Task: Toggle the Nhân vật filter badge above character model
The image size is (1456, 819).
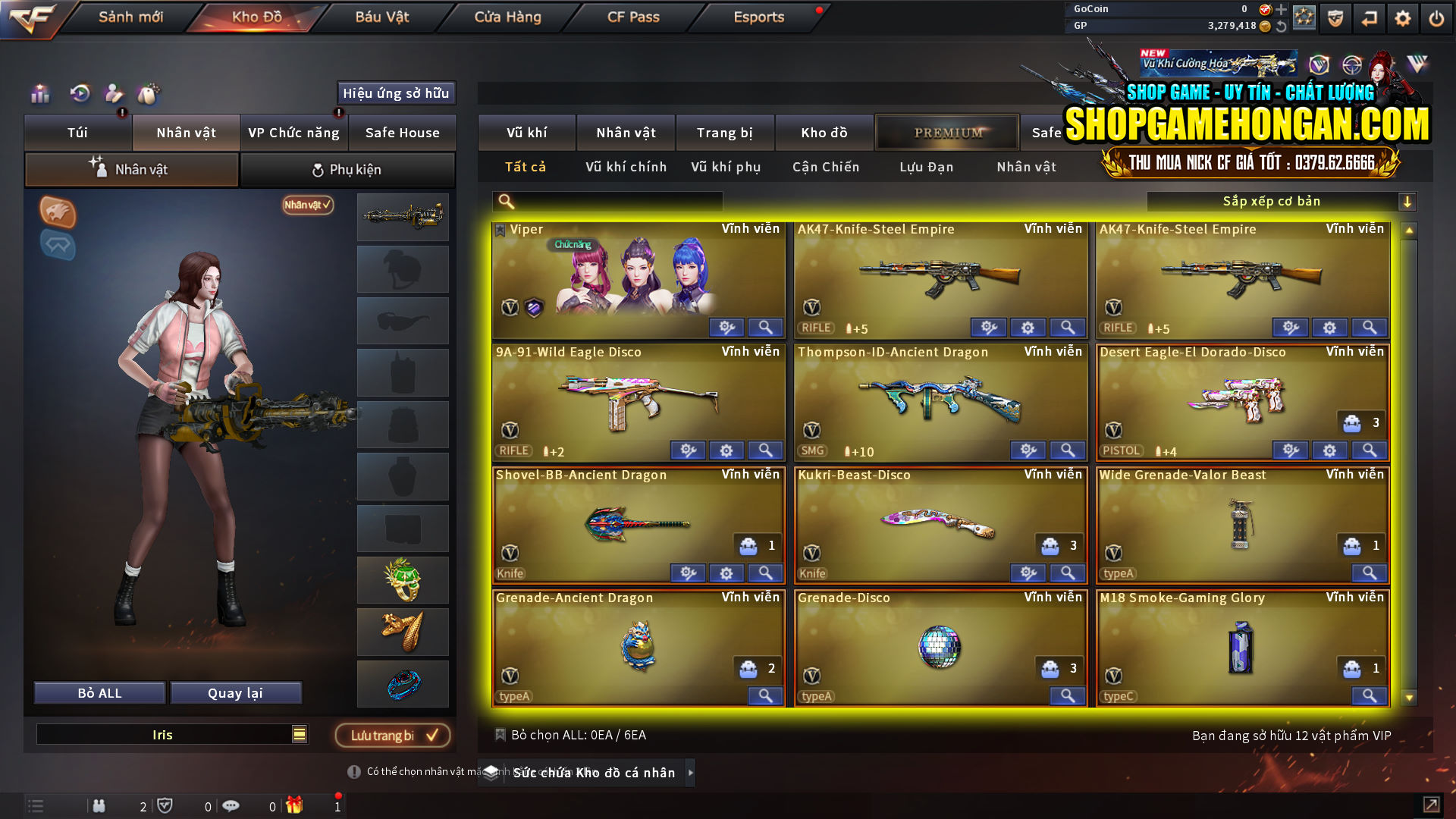Action: click(x=306, y=206)
